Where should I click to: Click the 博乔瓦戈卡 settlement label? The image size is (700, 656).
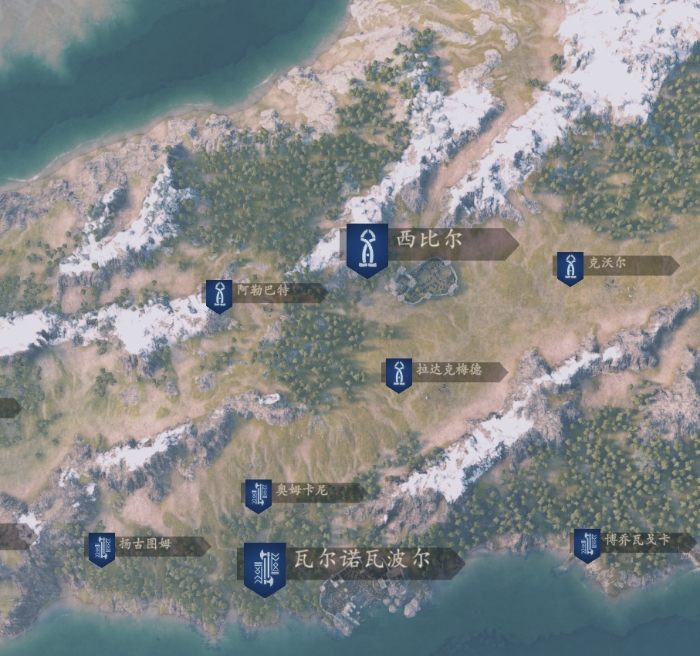(635, 541)
